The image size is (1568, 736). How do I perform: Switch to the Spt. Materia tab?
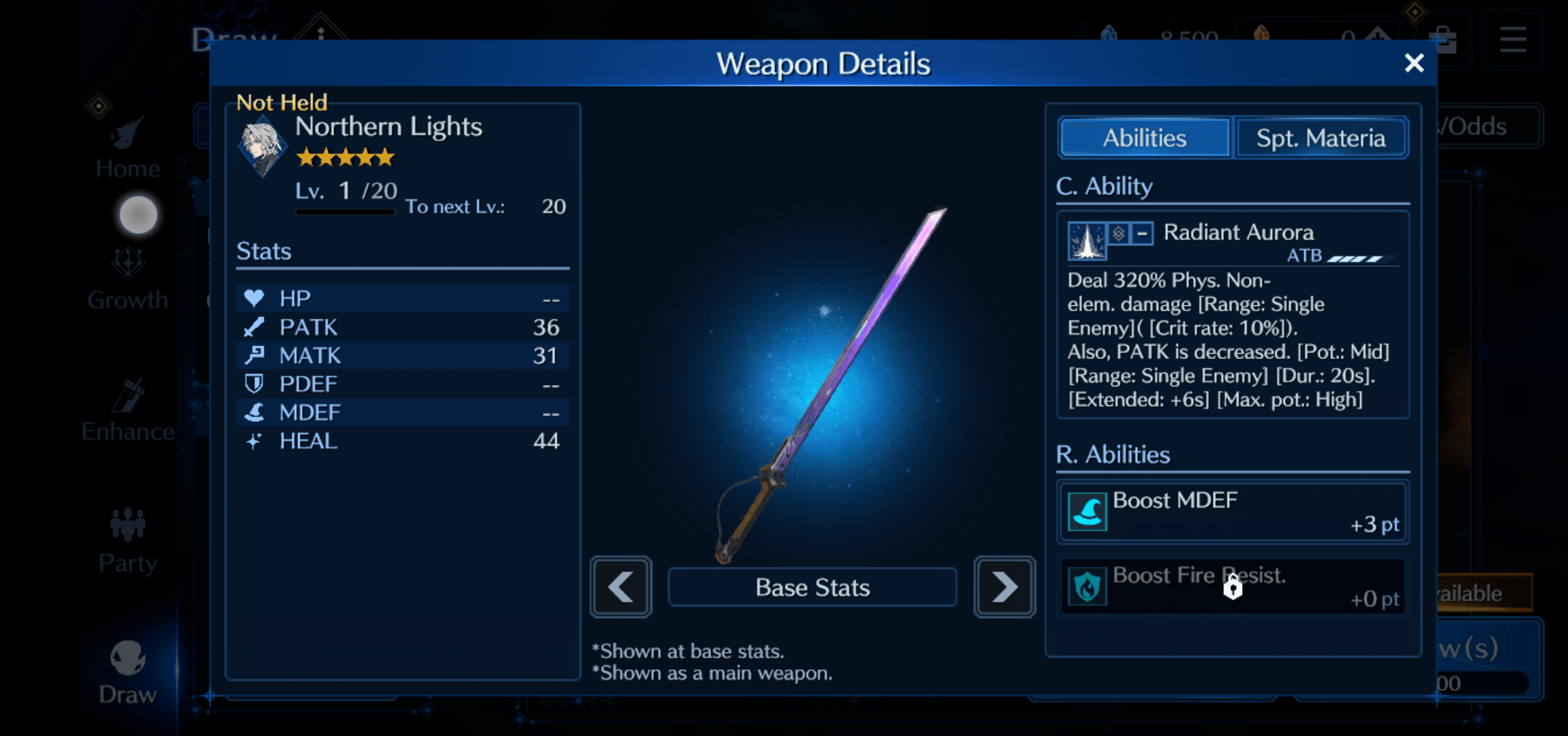pyautogui.click(x=1321, y=138)
